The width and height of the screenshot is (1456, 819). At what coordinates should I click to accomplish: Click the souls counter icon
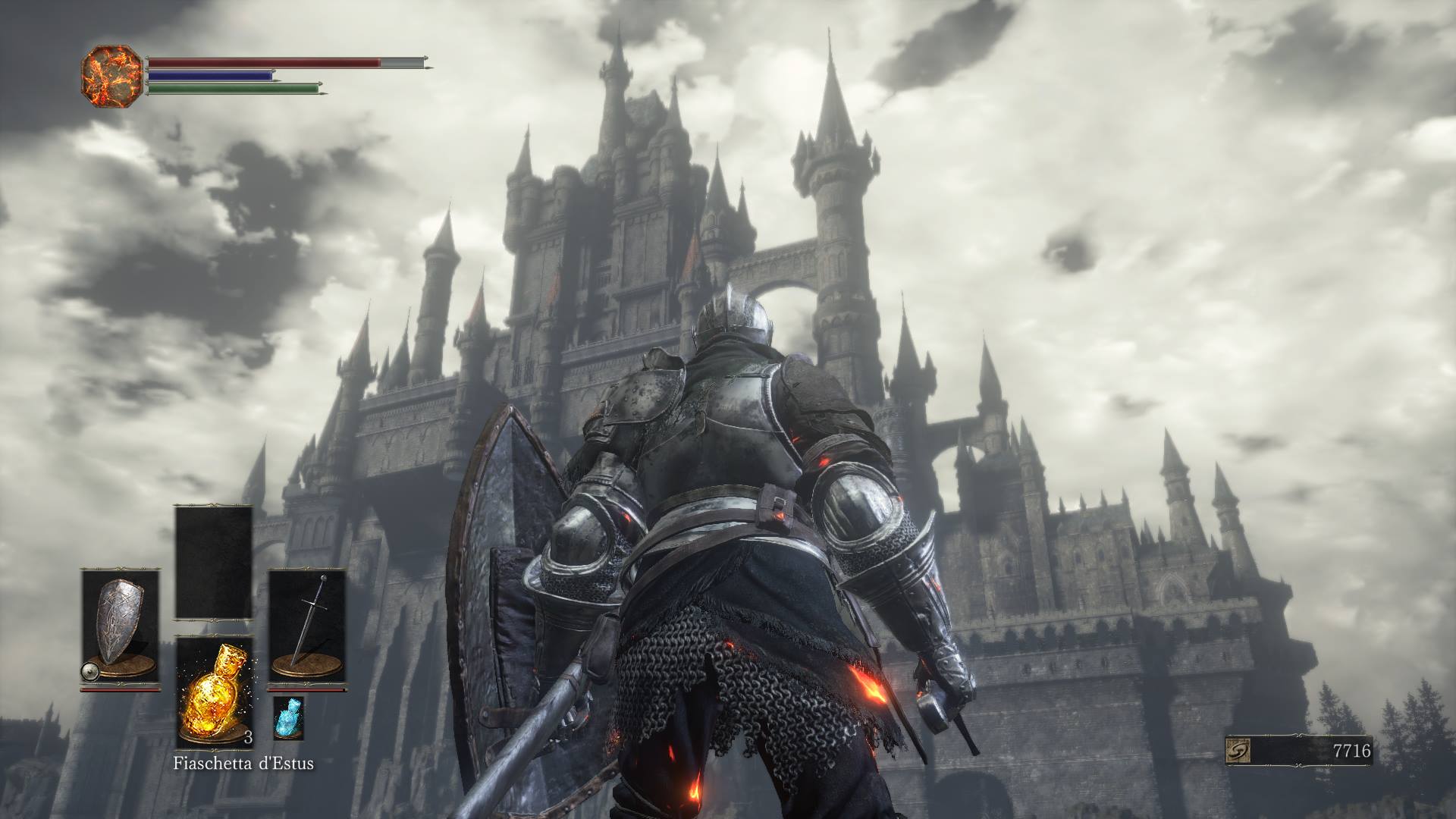pyautogui.click(x=1238, y=751)
